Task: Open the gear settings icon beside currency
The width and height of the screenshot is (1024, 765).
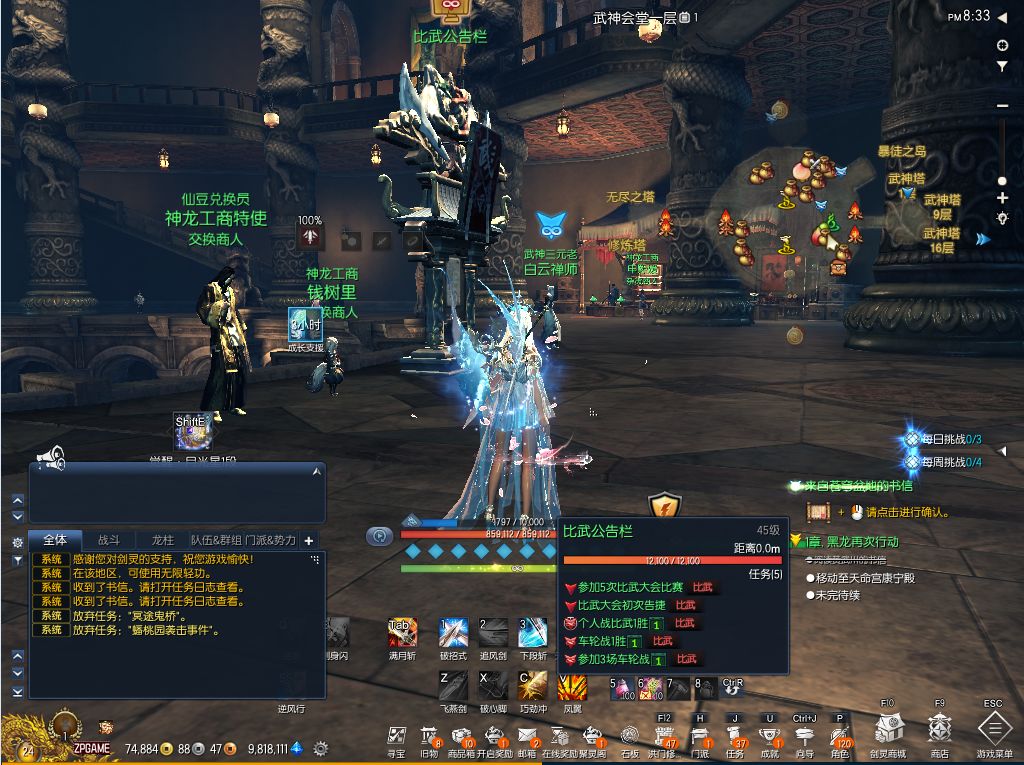Action: pos(321,748)
